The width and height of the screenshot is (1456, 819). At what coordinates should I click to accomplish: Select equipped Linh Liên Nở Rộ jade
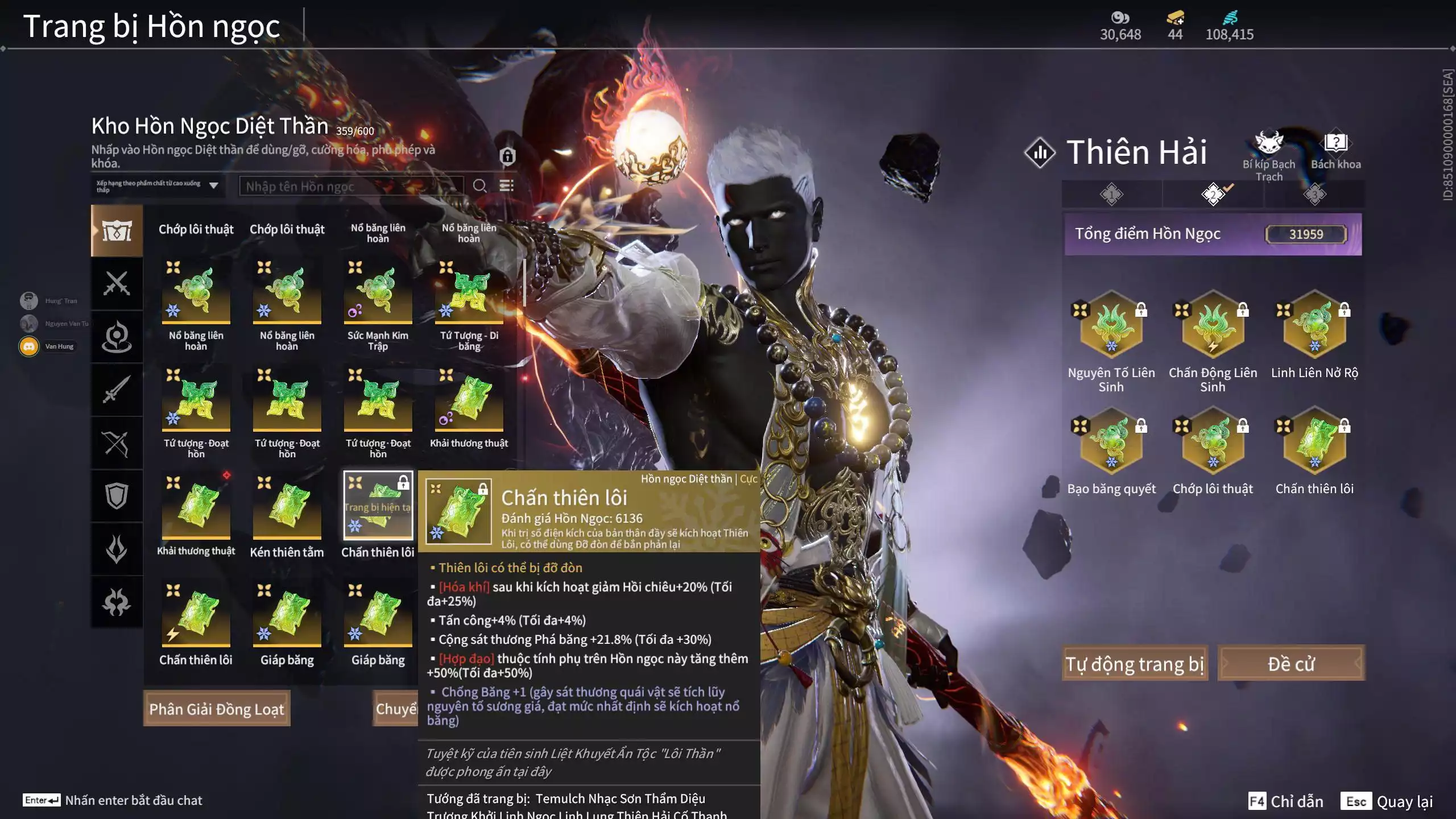click(x=1314, y=325)
